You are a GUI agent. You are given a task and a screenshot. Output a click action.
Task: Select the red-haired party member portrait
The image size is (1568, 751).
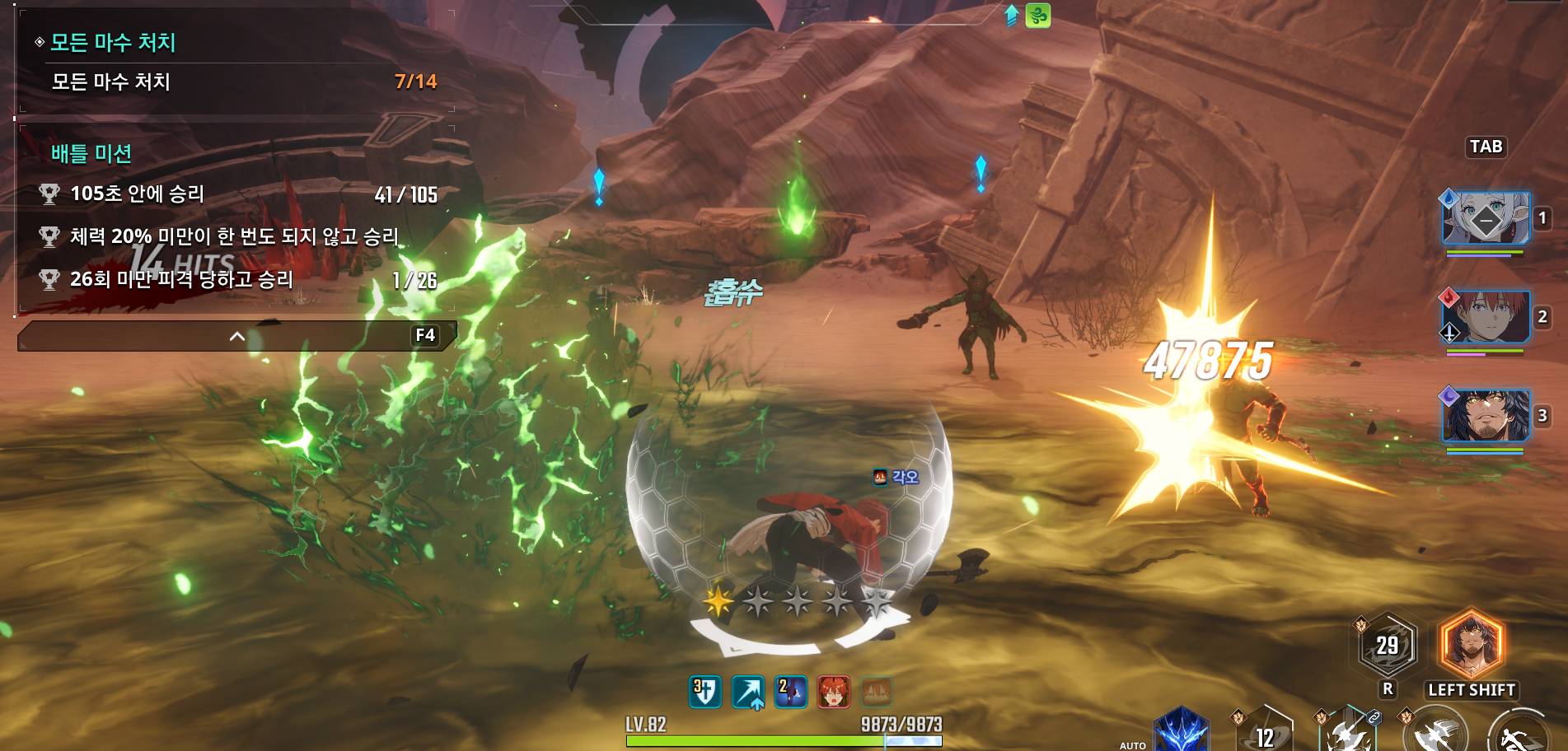pos(1485,317)
